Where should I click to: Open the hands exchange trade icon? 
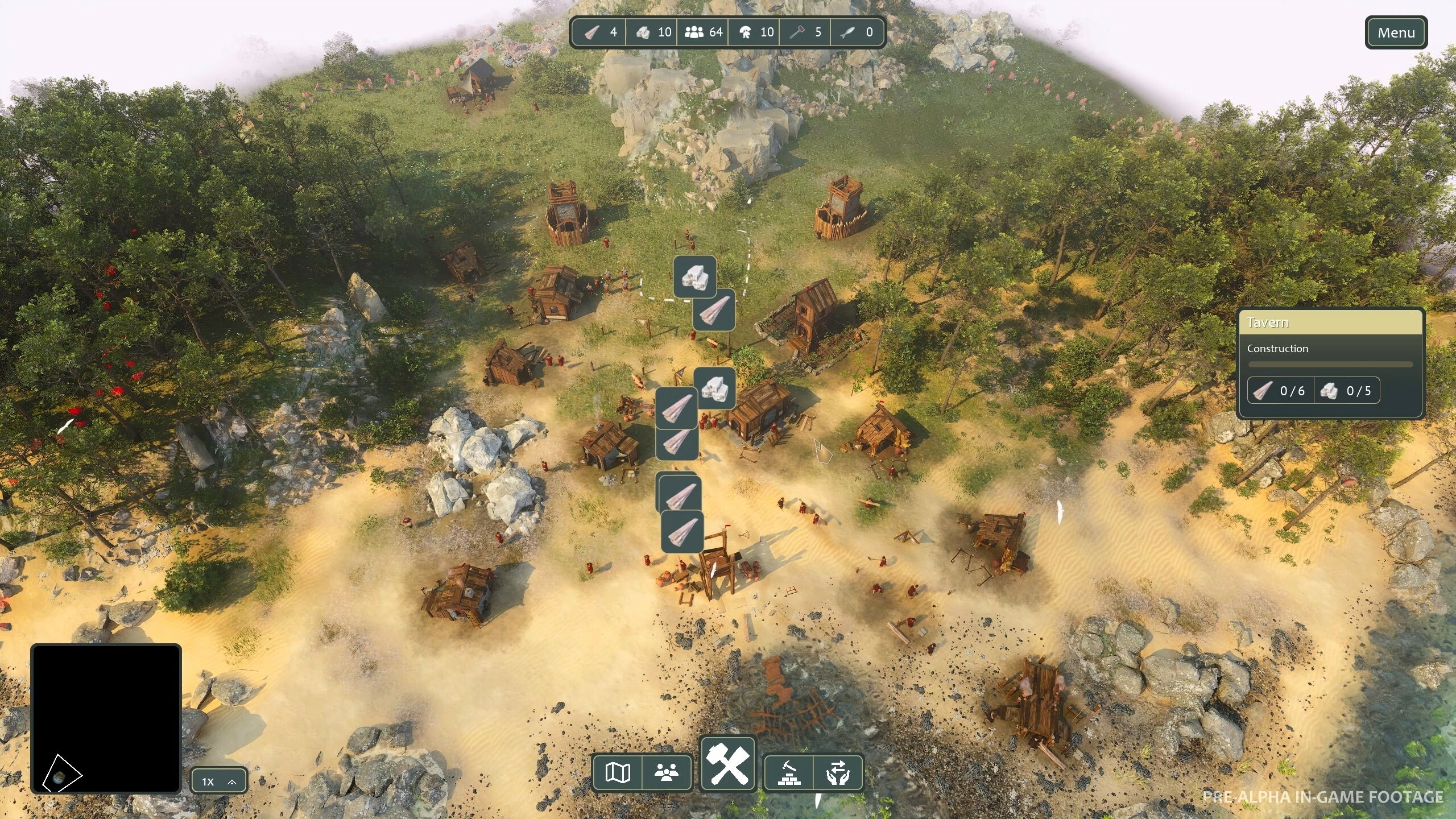point(838,772)
